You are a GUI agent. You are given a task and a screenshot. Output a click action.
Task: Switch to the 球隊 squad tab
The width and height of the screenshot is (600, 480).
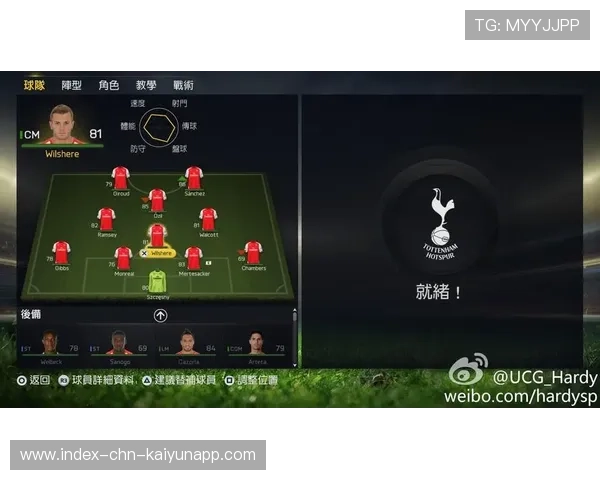(x=35, y=86)
